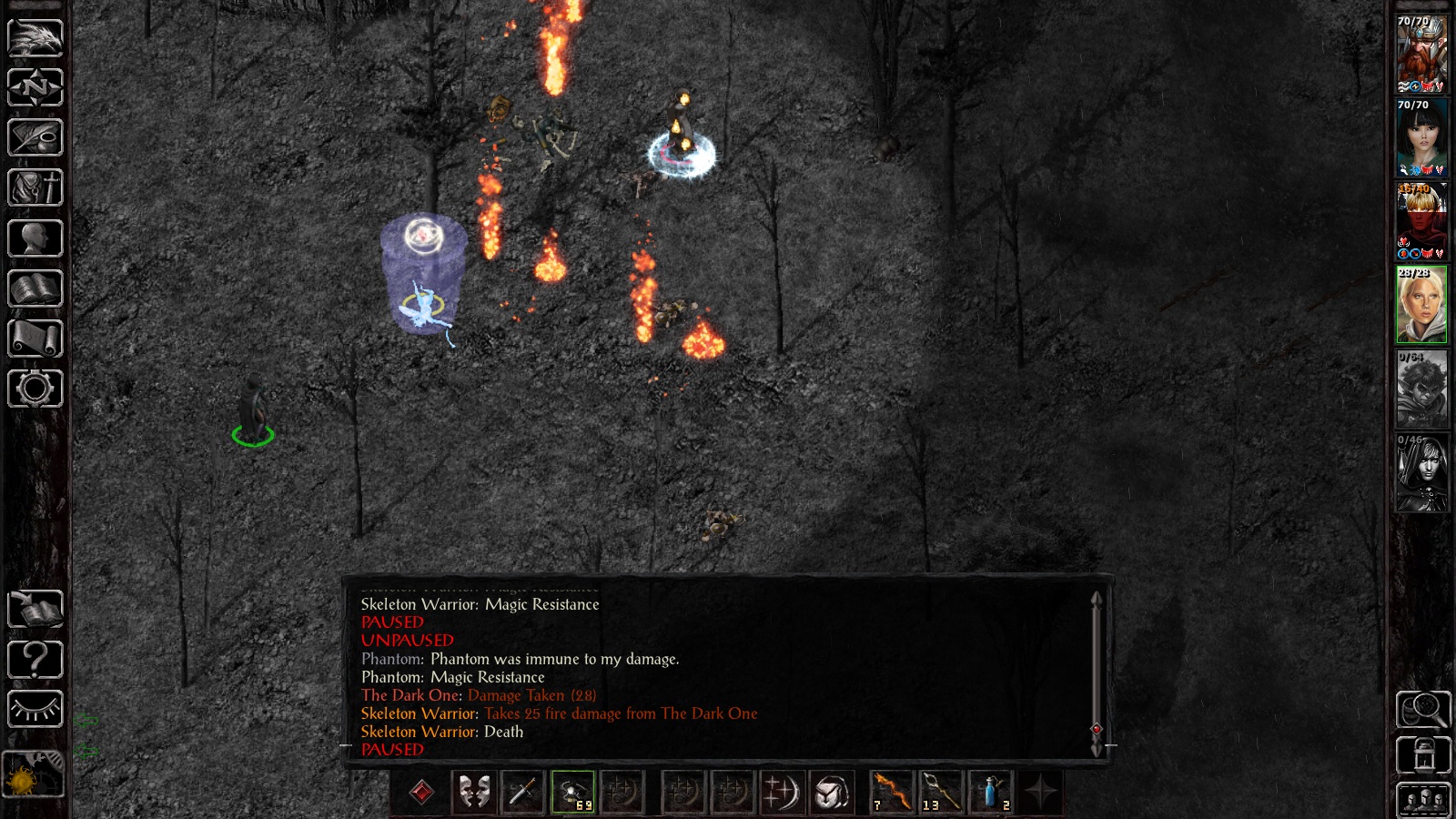Image resolution: width=1456 pixels, height=819 pixels.
Task: Click the twin masks talk button
Action: click(x=473, y=792)
